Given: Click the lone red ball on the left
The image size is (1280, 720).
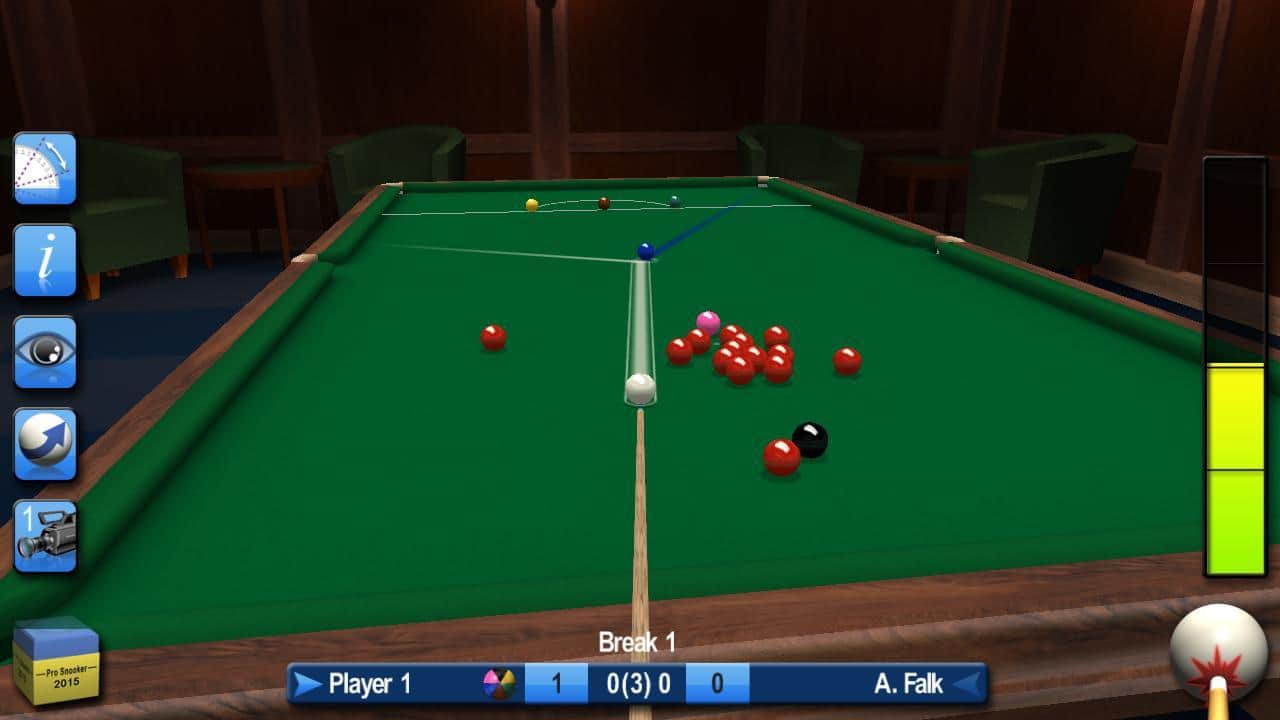Looking at the screenshot, I should (494, 338).
